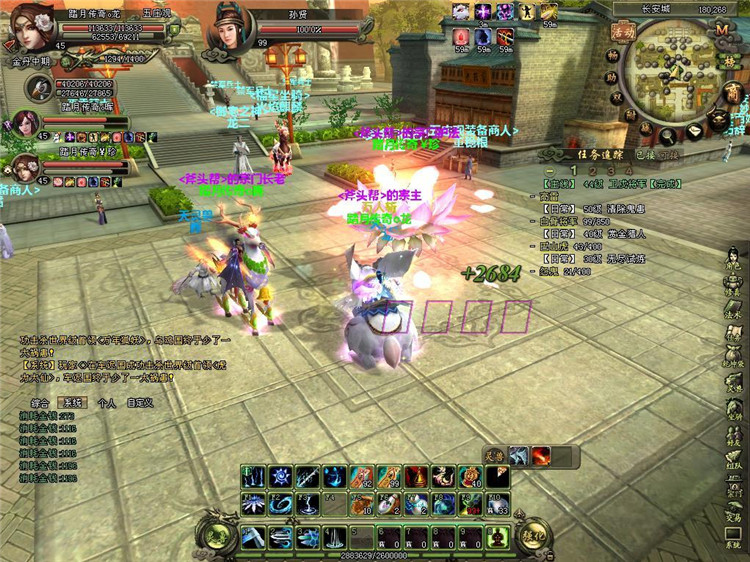This screenshot has height=562, width=750.
Task: Select the 综合 general chat tab
Action: (x=42, y=402)
